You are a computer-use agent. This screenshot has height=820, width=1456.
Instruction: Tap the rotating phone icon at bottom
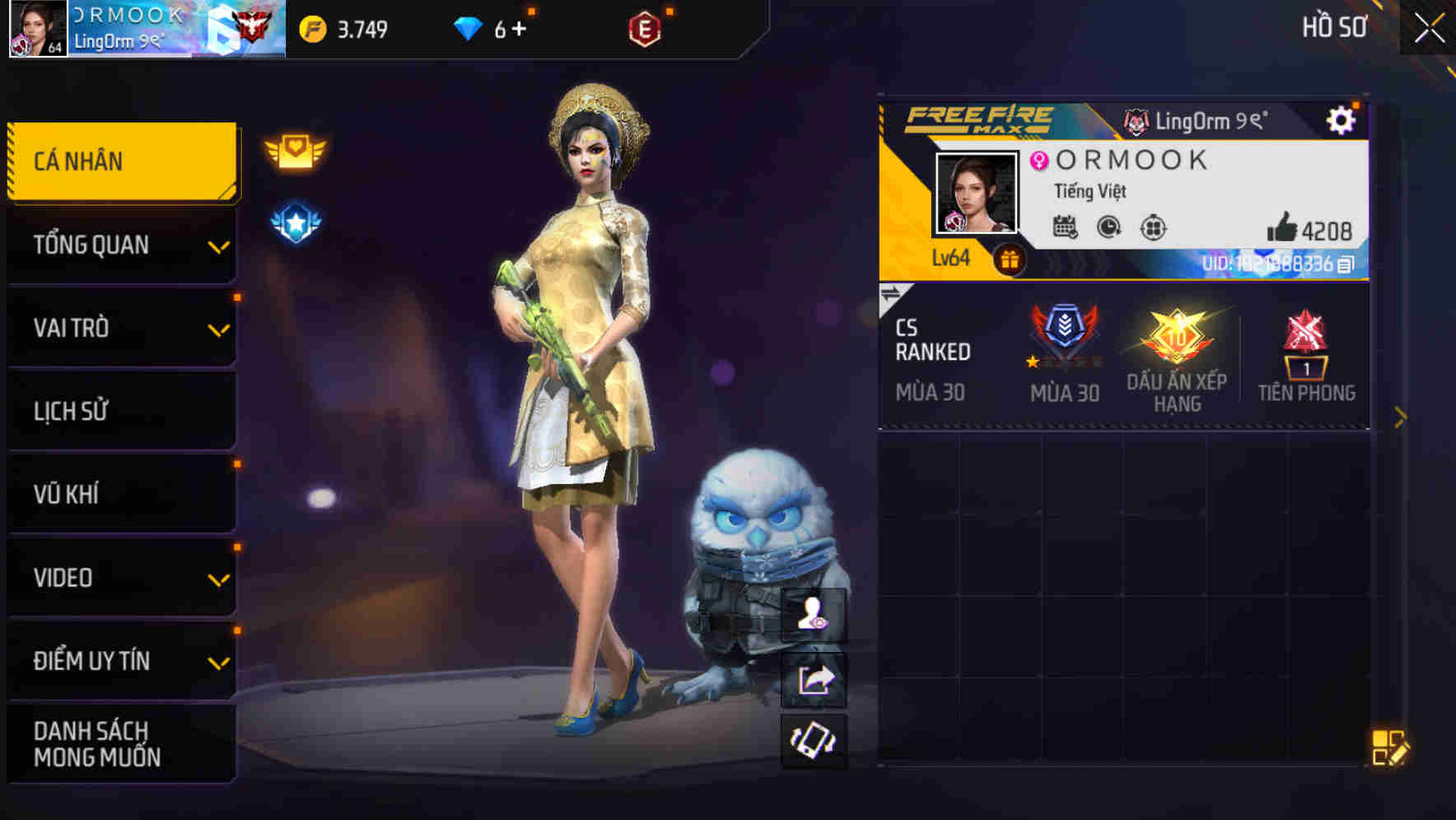coord(815,743)
